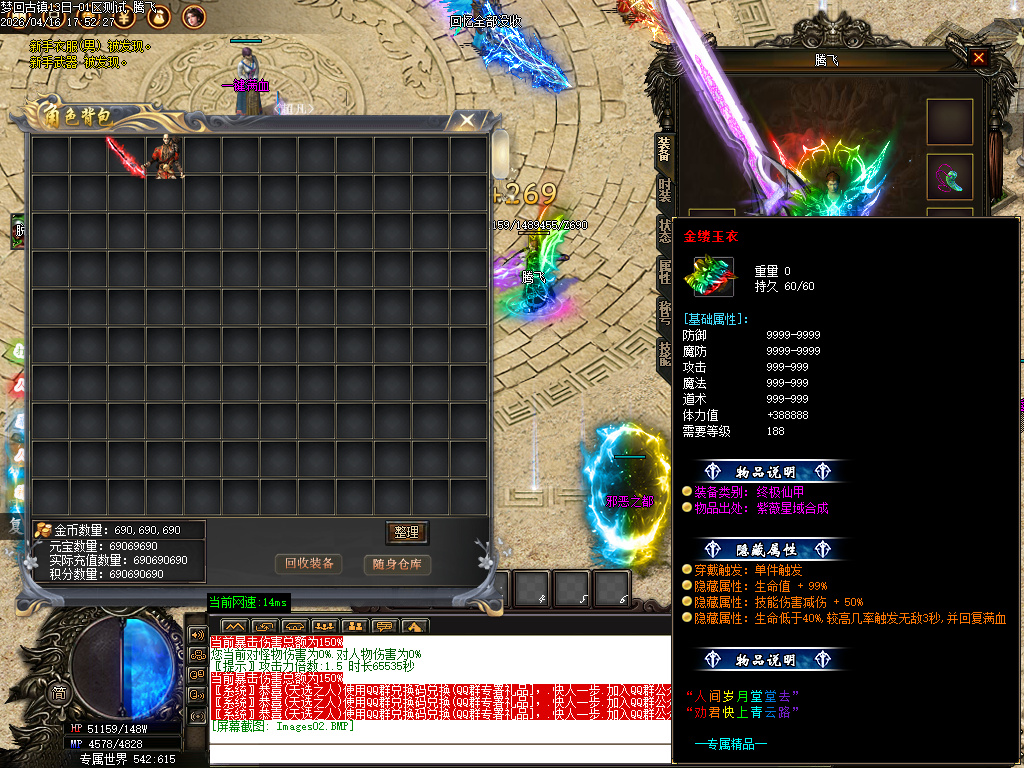
Task: Open the 随身仓库 portable warehouse
Action: point(398,564)
